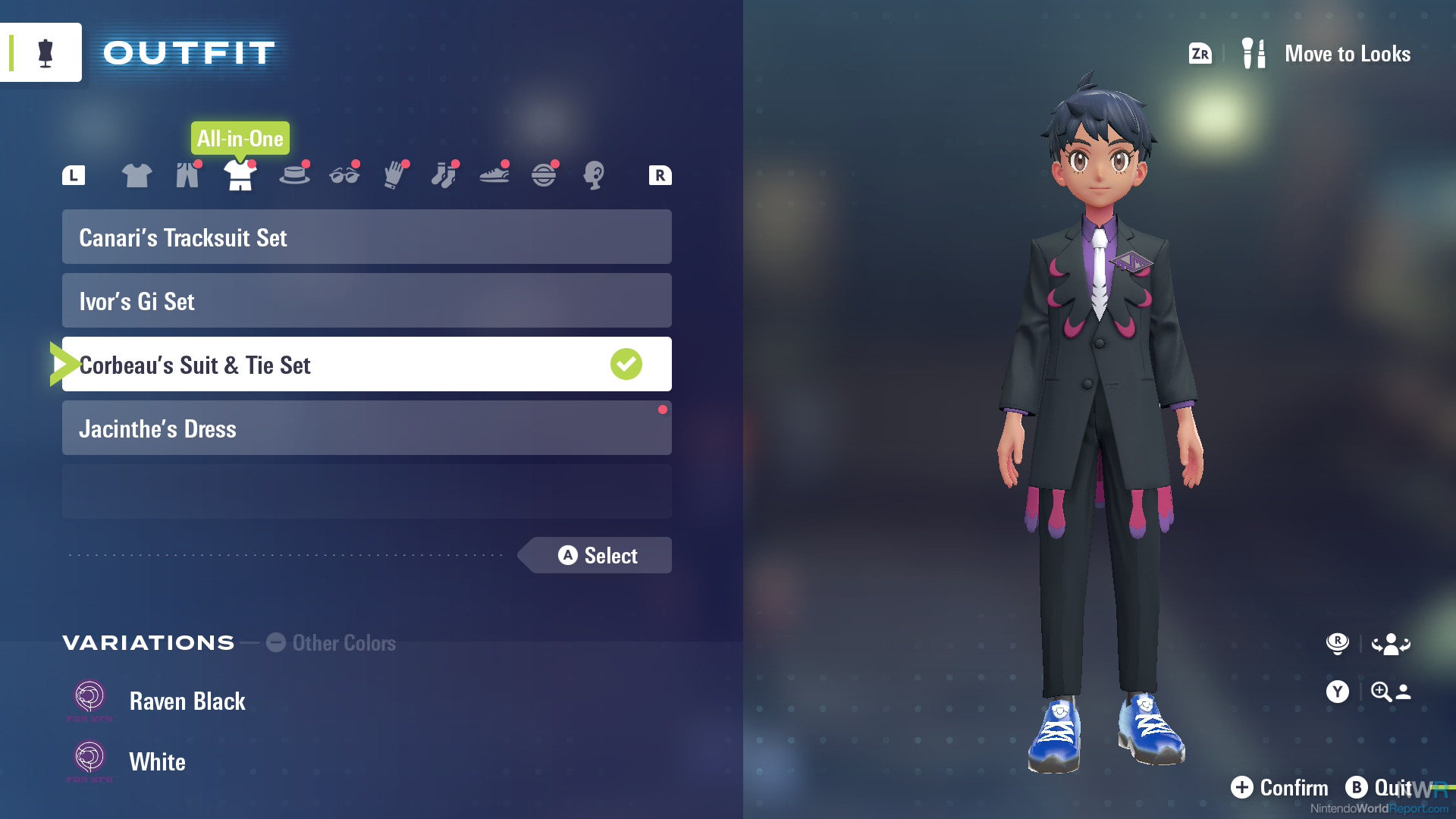Select Jacinthe's Dress from the list
Viewport: 1456px width, 819px height.
pos(366,428)
